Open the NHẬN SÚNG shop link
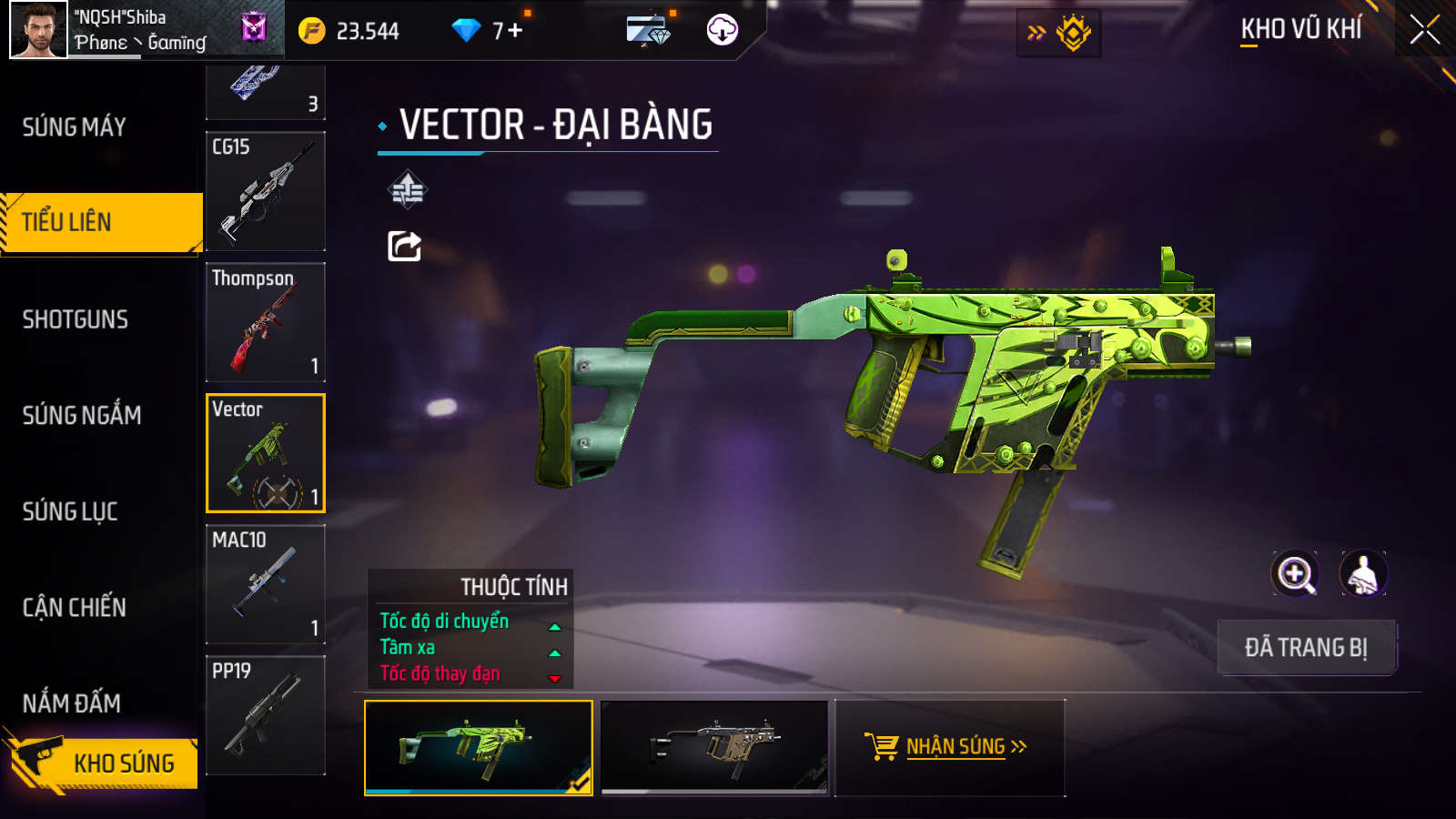 (948, 747)
